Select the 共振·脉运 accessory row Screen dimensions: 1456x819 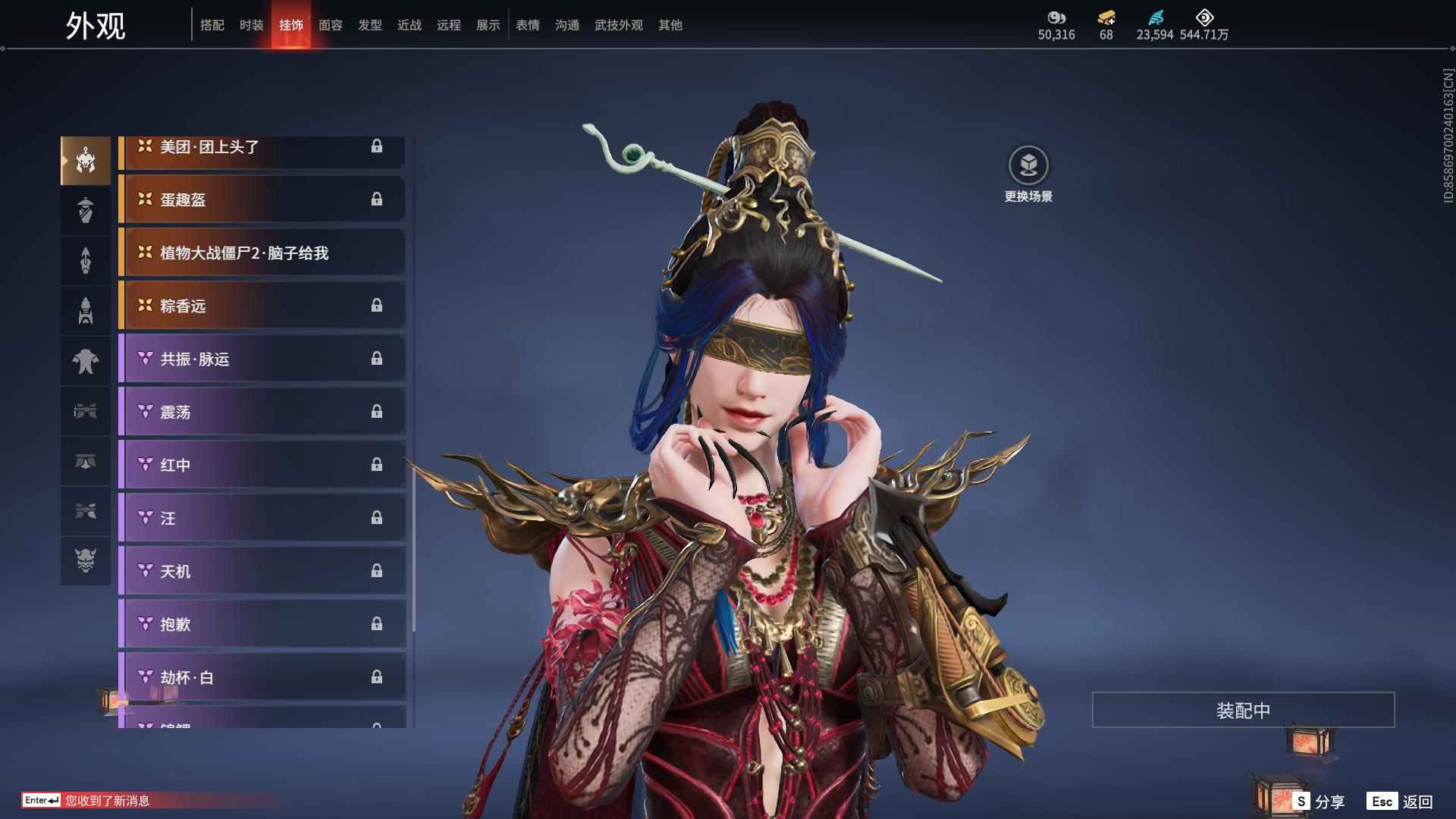[262, 359]
